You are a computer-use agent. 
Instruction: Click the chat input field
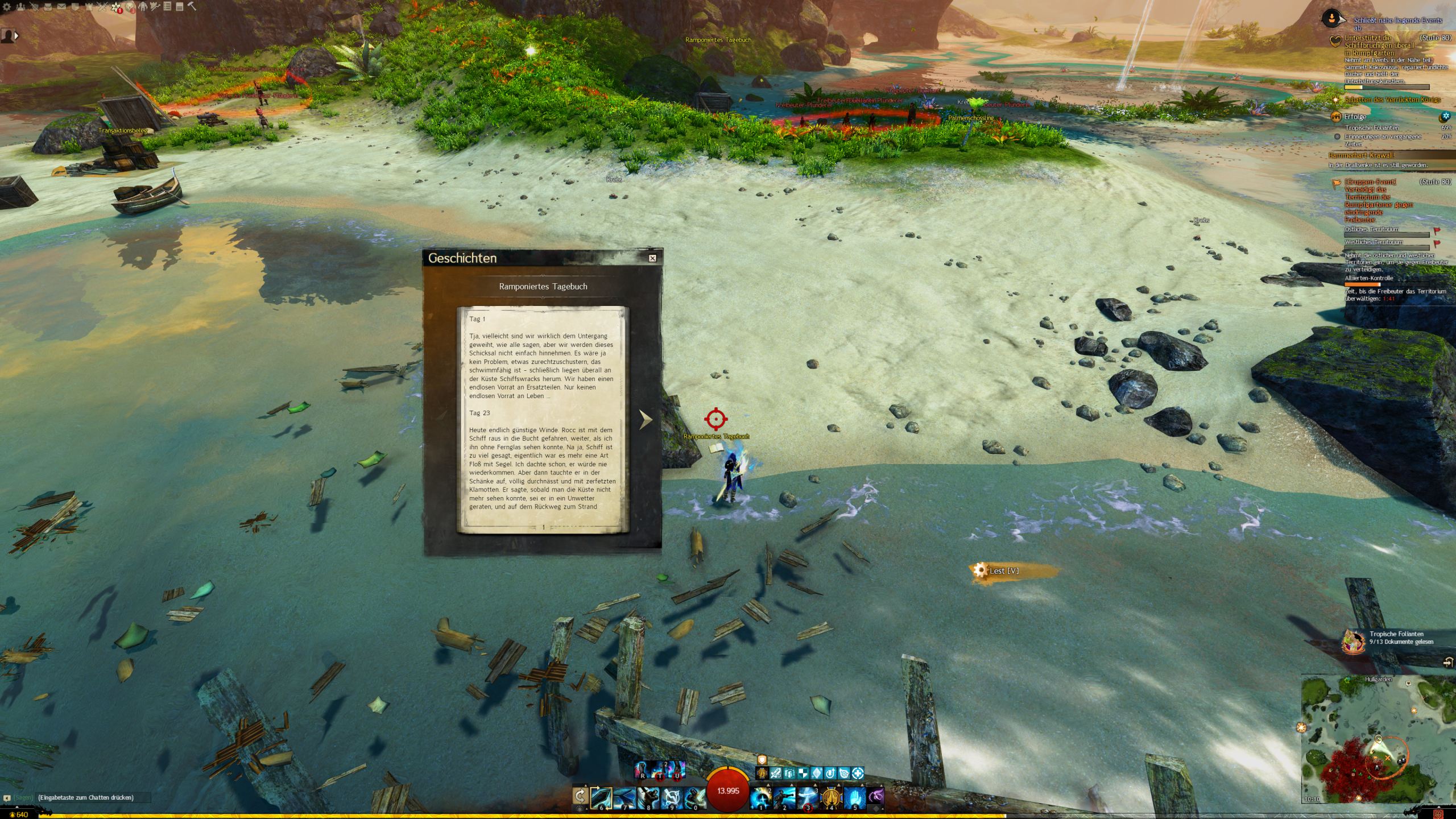91,797
